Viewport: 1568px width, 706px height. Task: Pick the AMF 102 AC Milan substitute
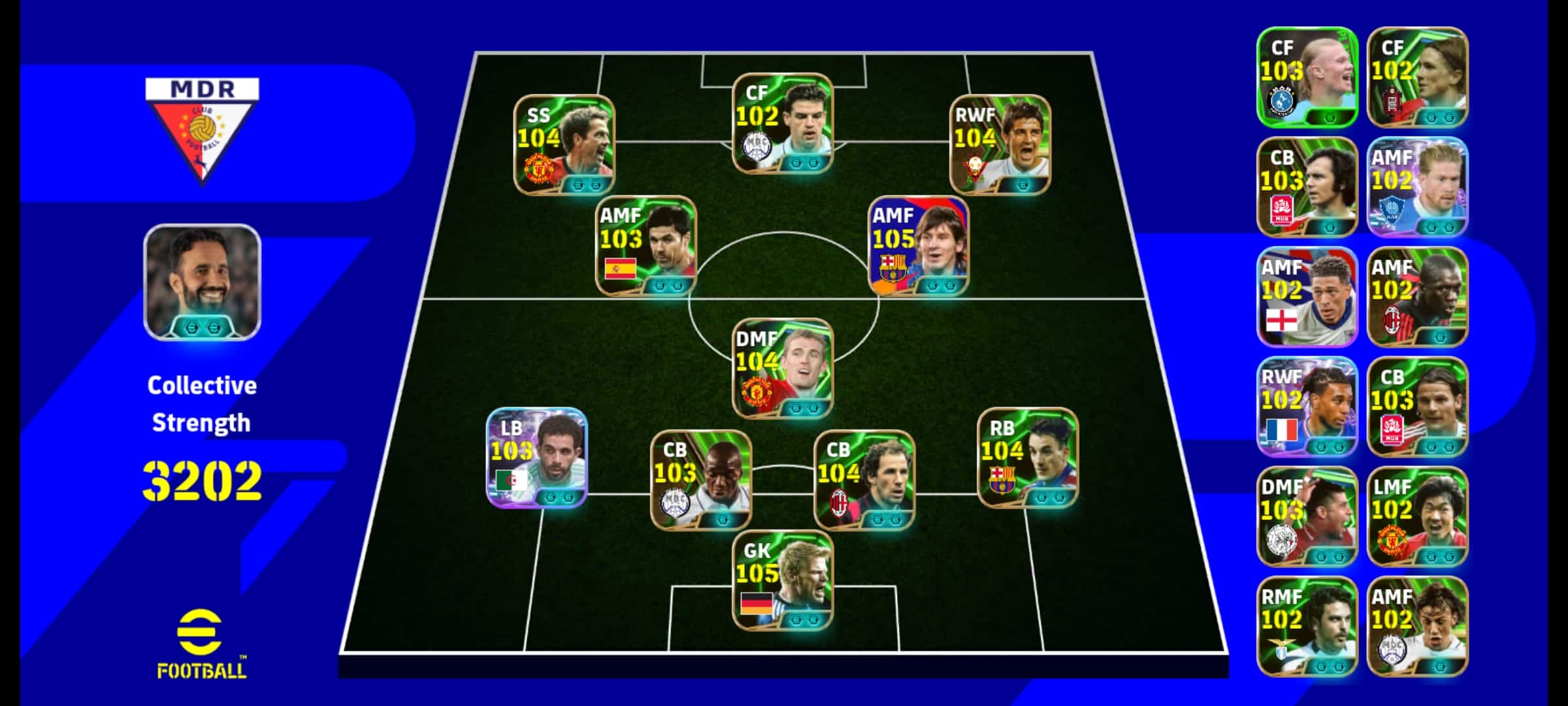click(x=1417, y=297)
